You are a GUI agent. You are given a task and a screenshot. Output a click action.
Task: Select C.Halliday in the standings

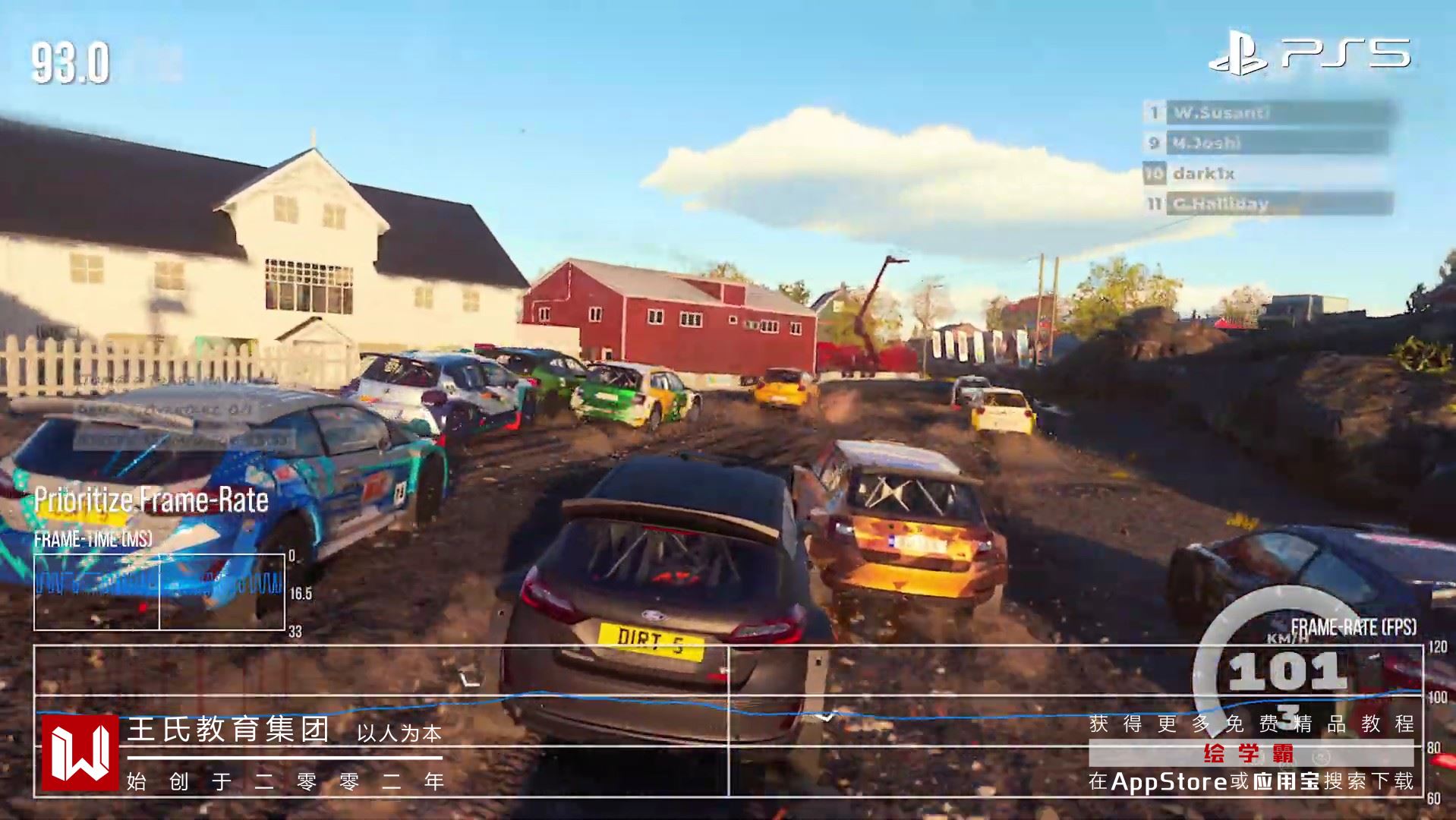tap(1269, 203)
